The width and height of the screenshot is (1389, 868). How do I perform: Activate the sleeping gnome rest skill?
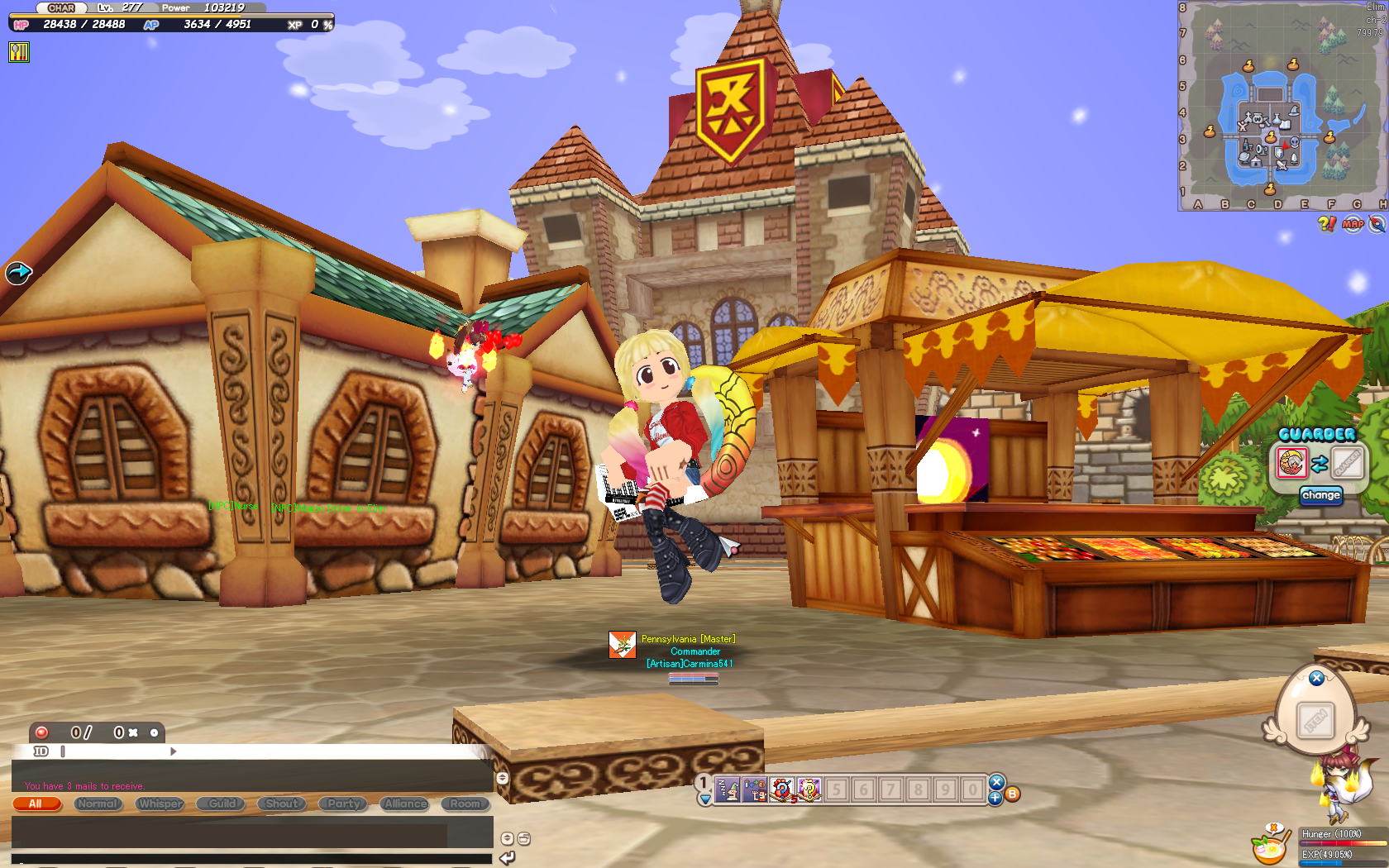pyautogui.click(x=727, y=790)
